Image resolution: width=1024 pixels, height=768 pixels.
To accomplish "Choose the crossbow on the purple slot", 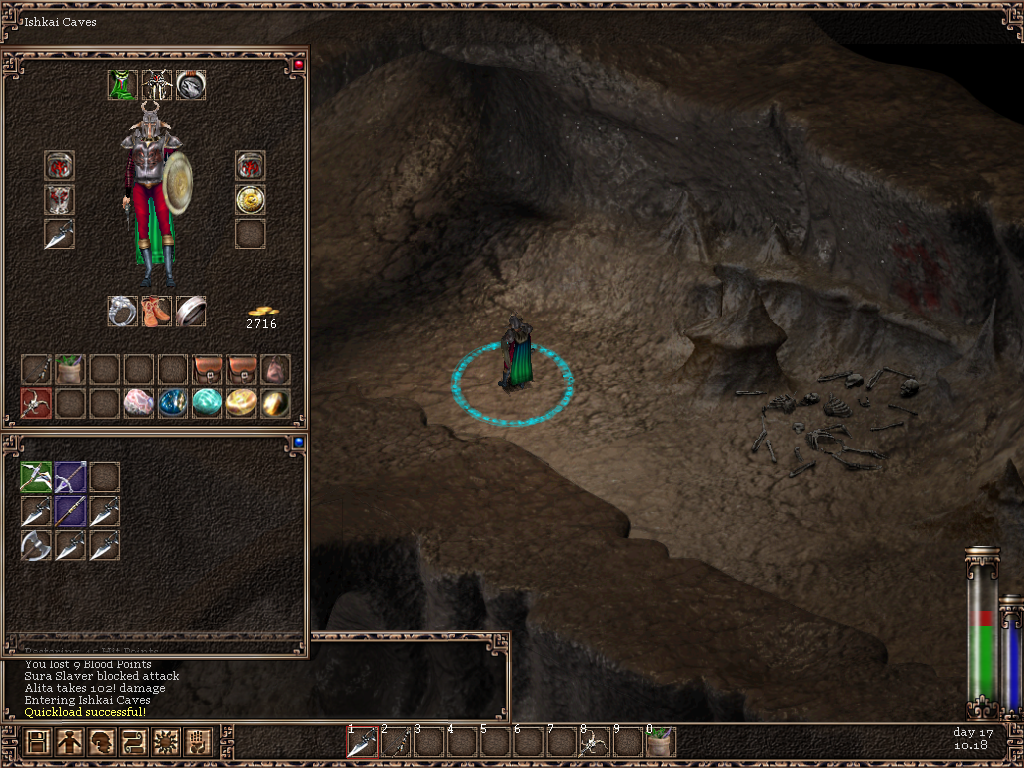I will tap(71, 477).
